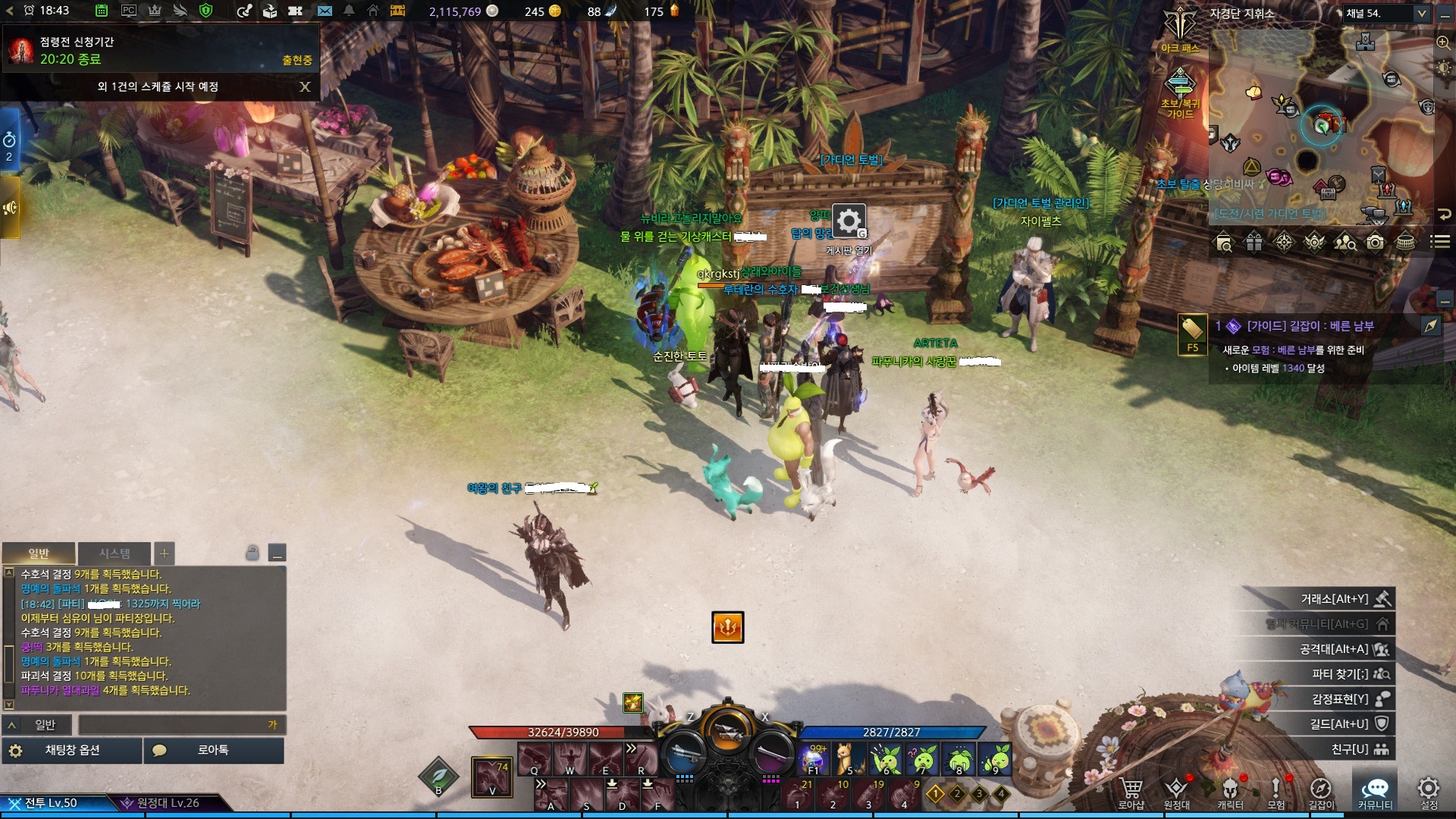Open the 길드 guild menu
1456x819 pixels.
(1340, 724)
